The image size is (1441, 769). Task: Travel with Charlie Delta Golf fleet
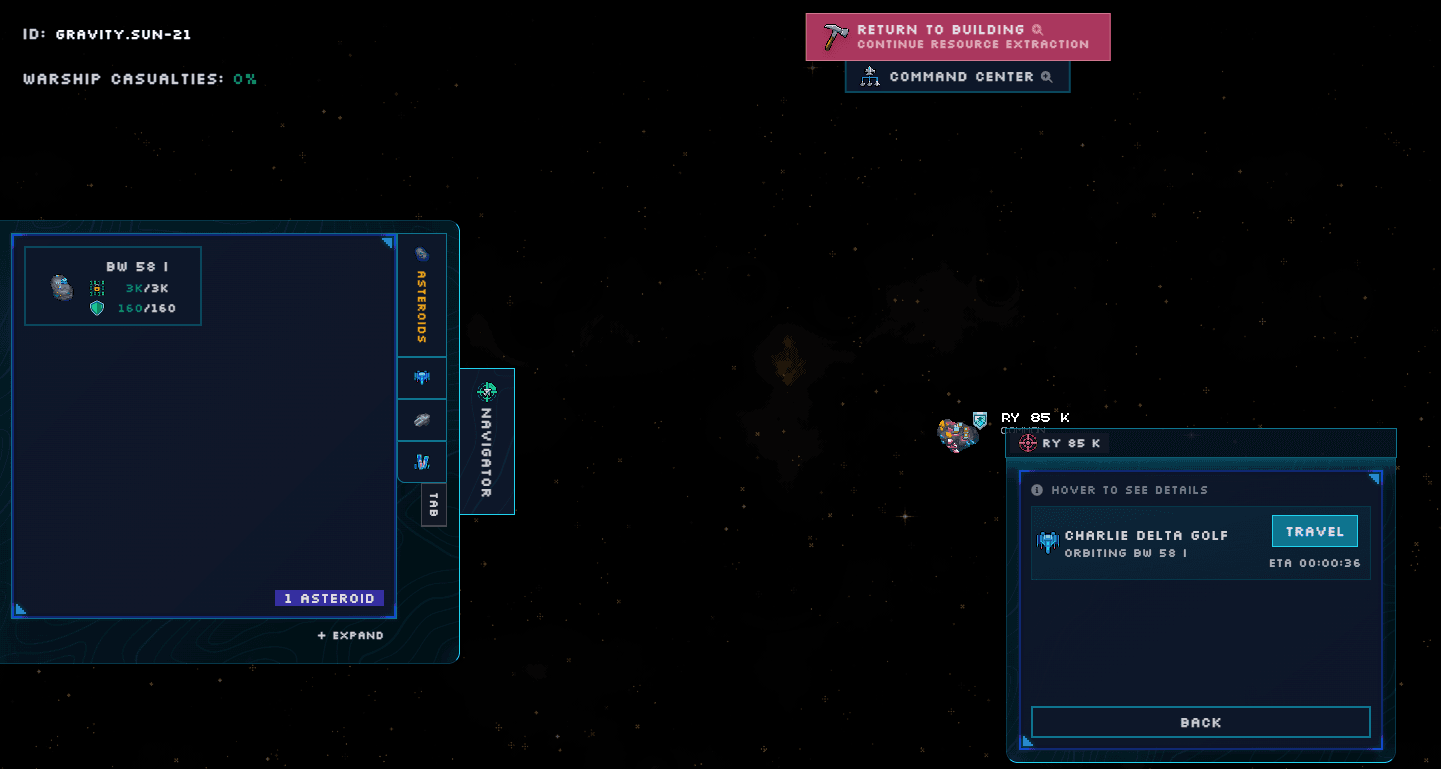pyautogui.click(x=1314, y=531)
